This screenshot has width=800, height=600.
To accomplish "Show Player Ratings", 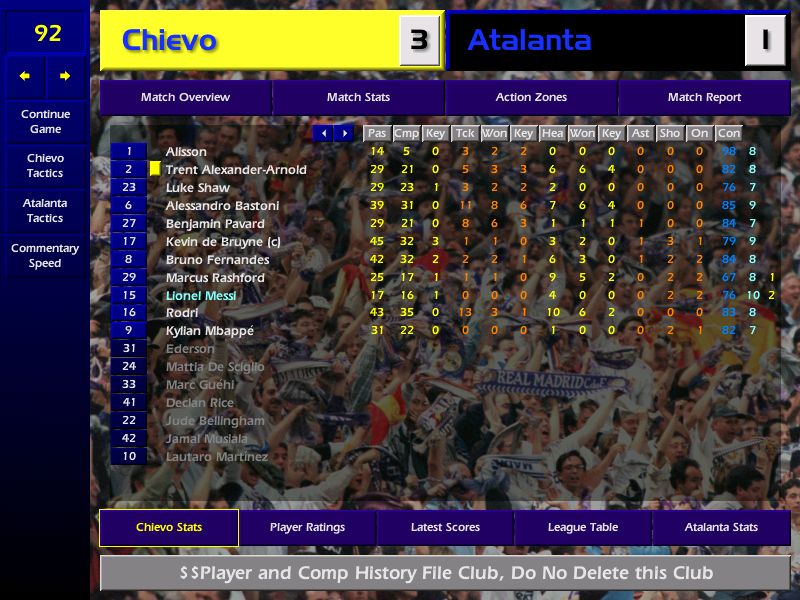I will tap(307, 527).
